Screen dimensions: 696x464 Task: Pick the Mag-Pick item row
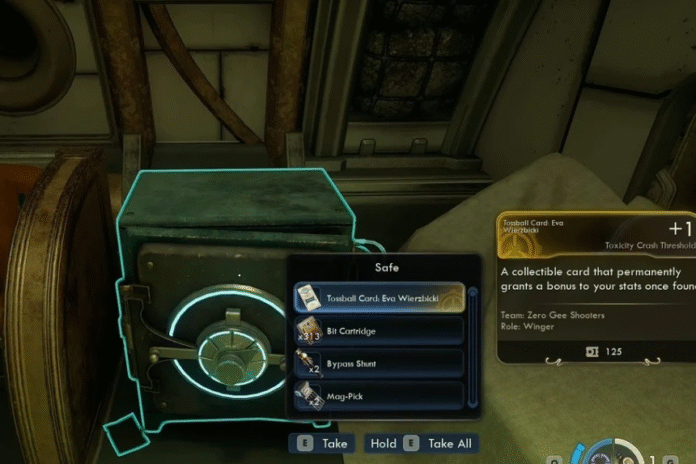click(378, 395)
